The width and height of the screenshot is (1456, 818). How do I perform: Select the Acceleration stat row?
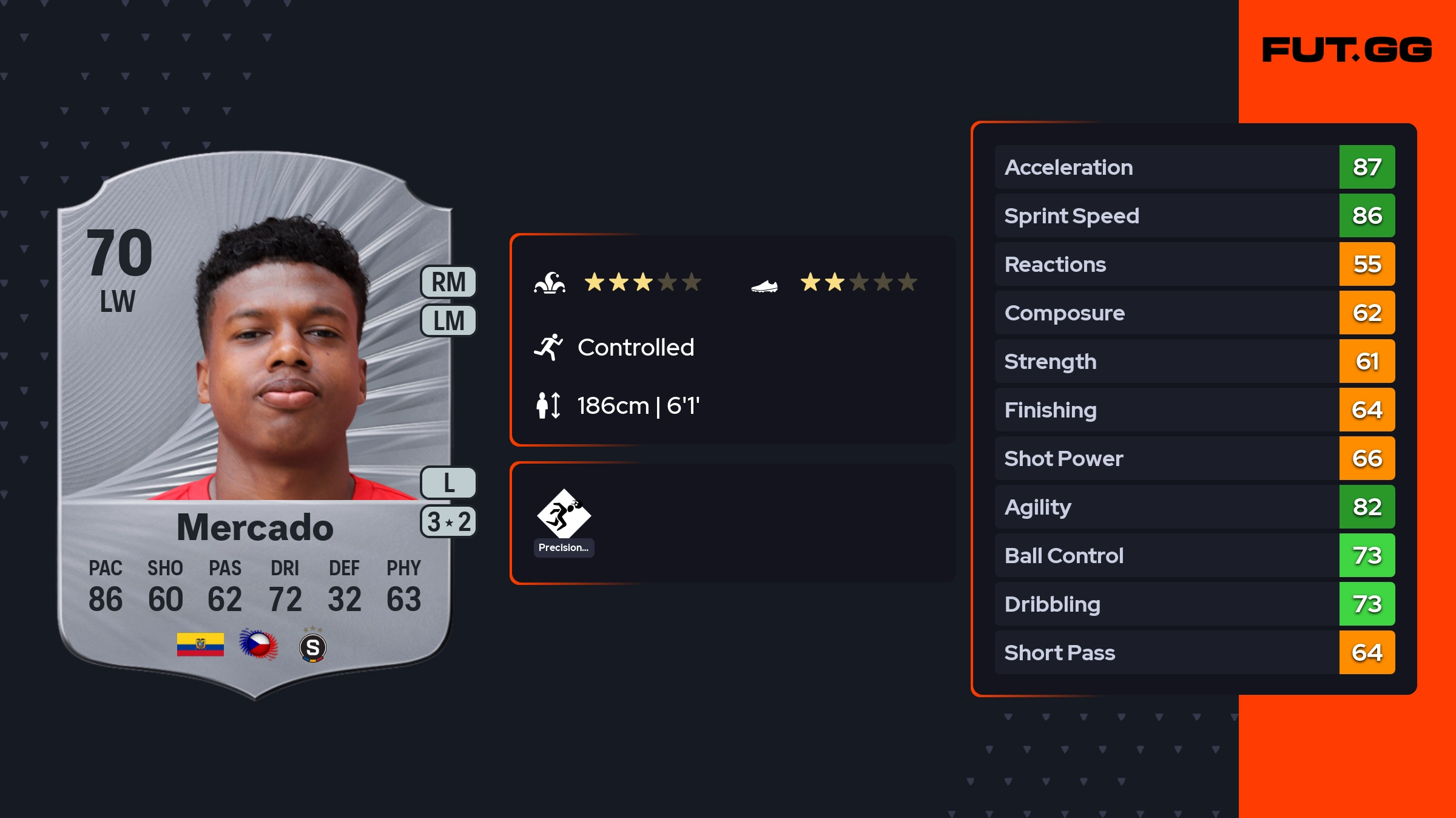pyautogui.click(x=1194, y=167)
